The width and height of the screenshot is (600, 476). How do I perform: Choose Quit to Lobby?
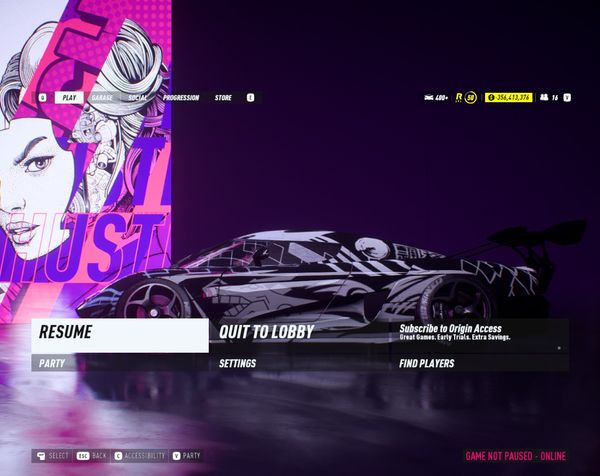click(299, 333)
